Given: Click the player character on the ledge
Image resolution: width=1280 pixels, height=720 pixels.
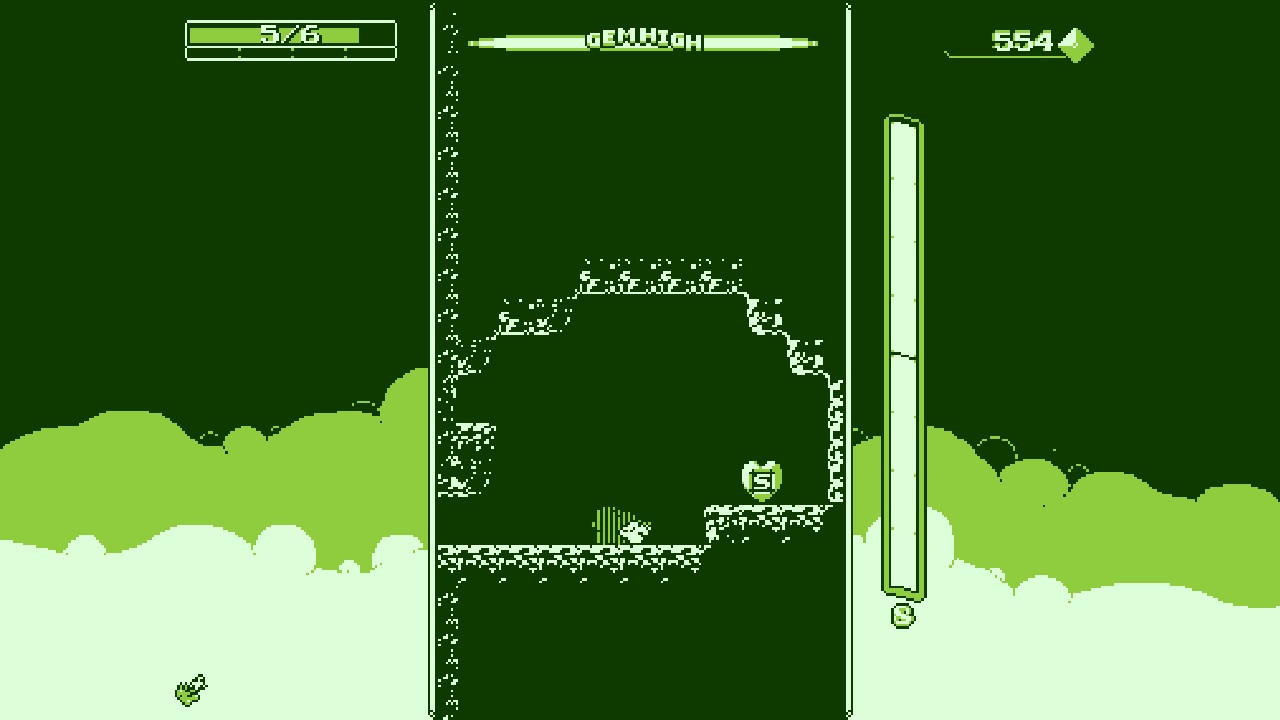Looking at the screenshot, I should pos(635,533).
